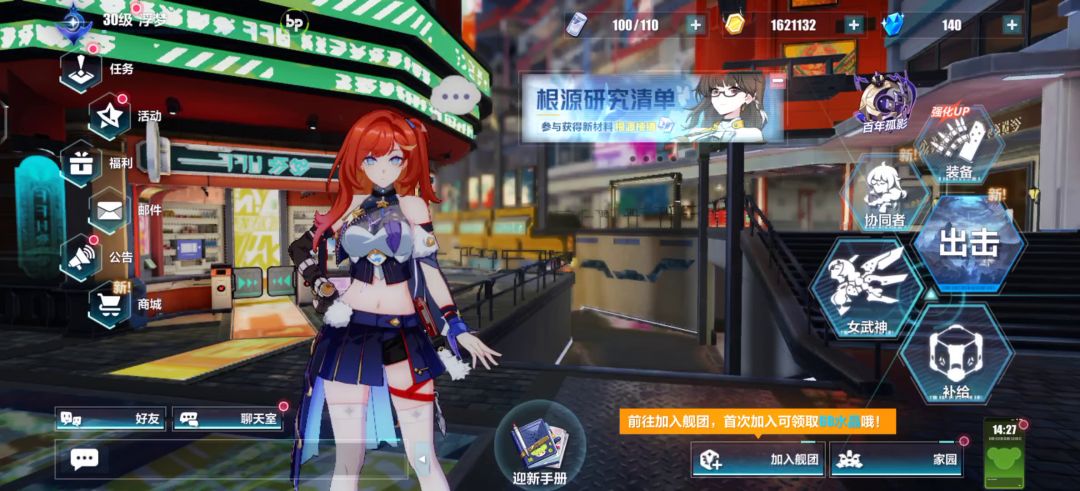Screen dimensions: 1080x491
Task: Open the 福利 gift rewards menu
Action: (82, 163)
